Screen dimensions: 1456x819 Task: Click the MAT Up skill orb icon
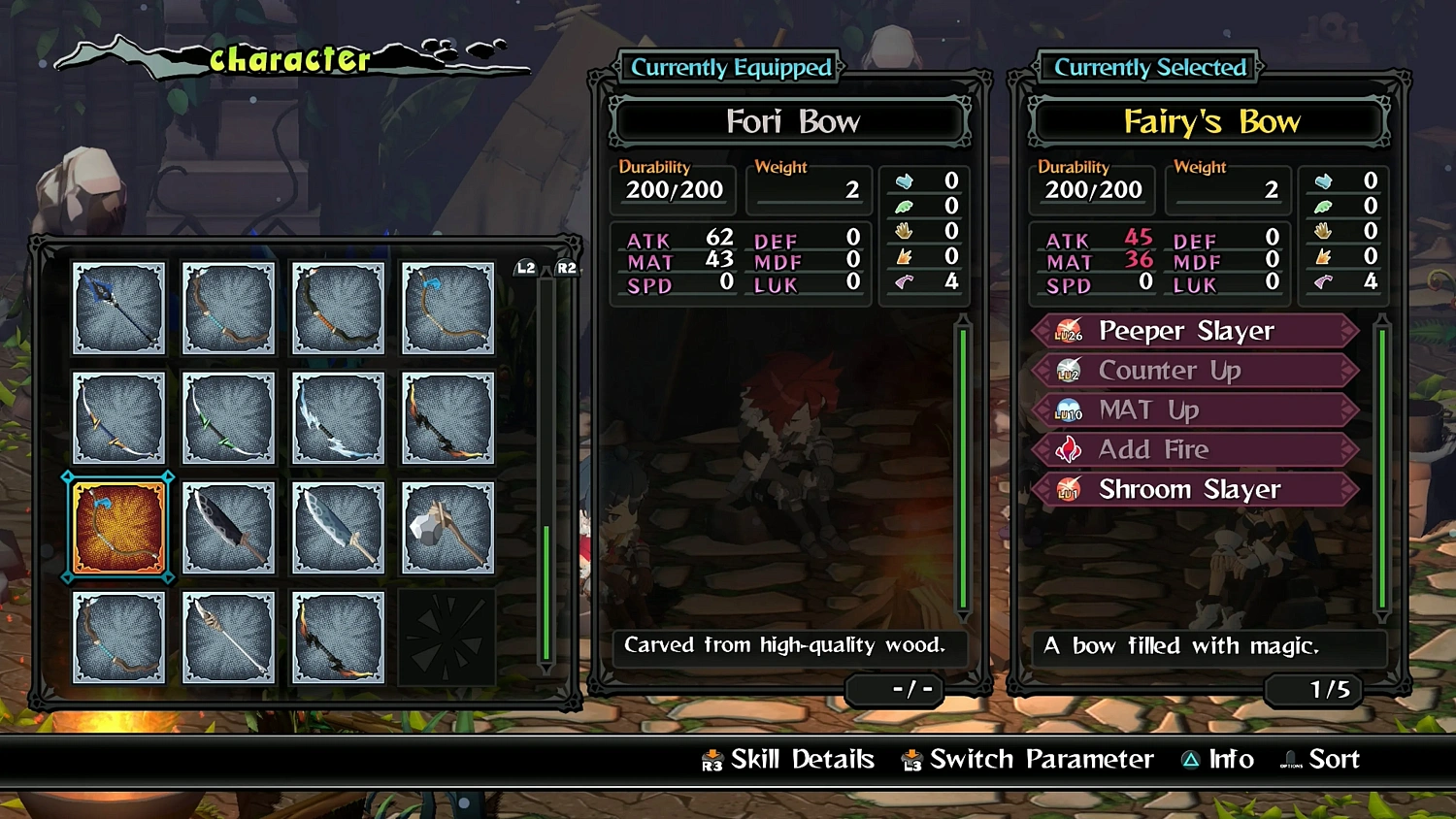1068,409
